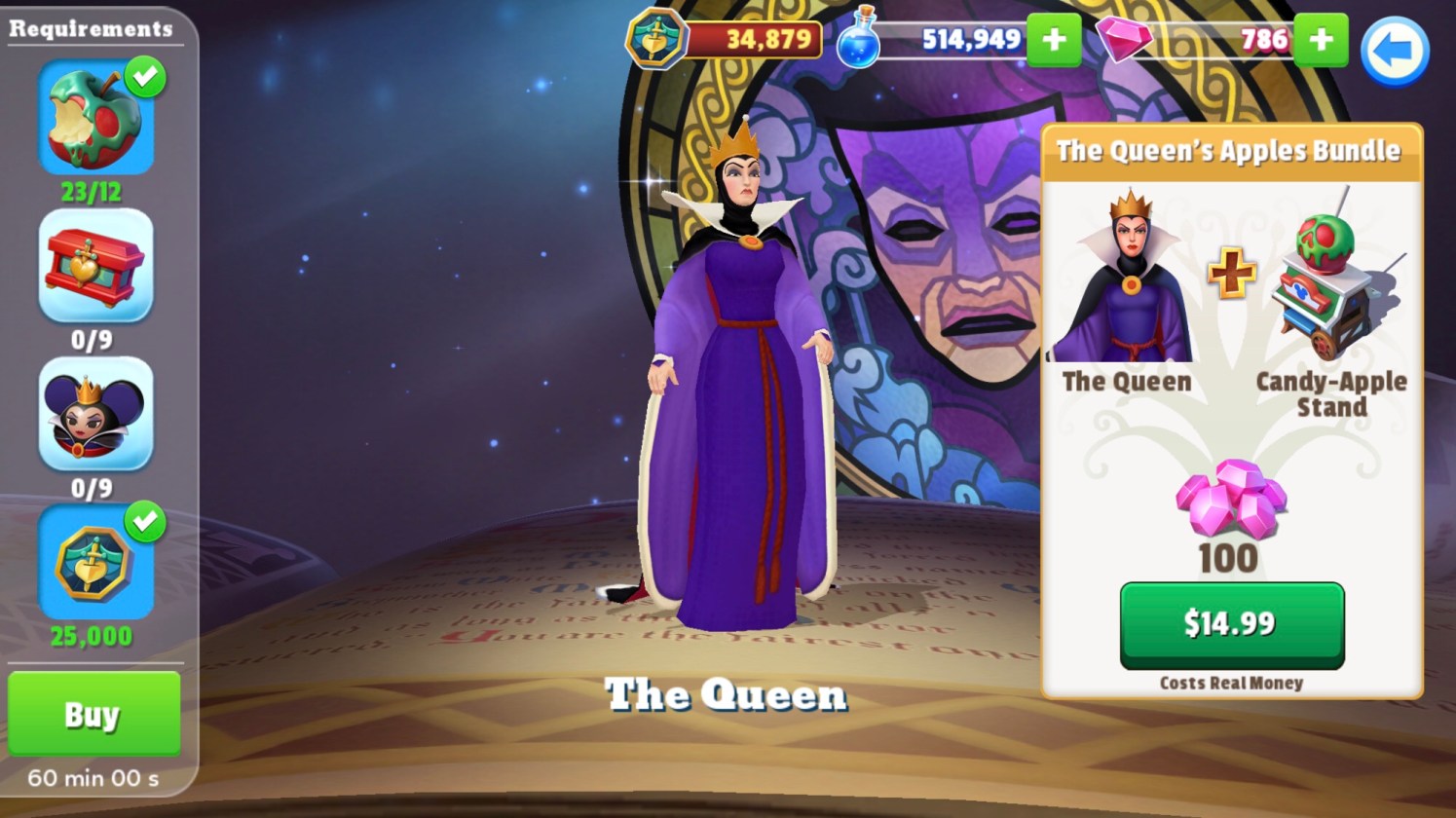Viewport: 1456px width, 818px height.
Task: Select the red heart chest requirement
Action: tap(95, 266)
